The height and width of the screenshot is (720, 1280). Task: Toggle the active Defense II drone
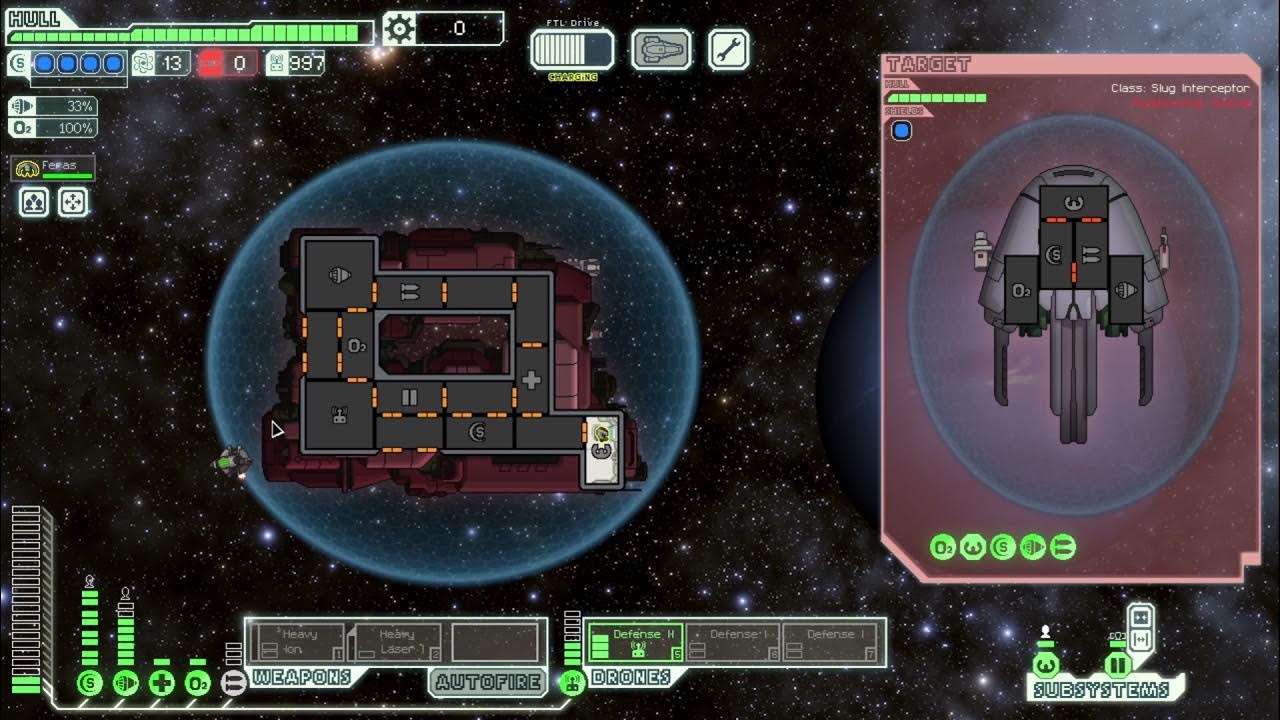(x=636, y=641)
